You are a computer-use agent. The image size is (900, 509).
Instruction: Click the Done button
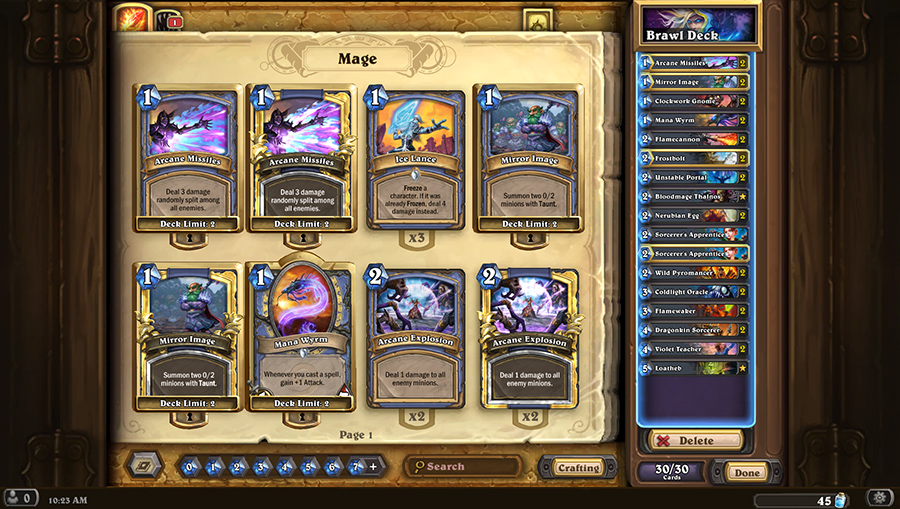click(747, 472)
